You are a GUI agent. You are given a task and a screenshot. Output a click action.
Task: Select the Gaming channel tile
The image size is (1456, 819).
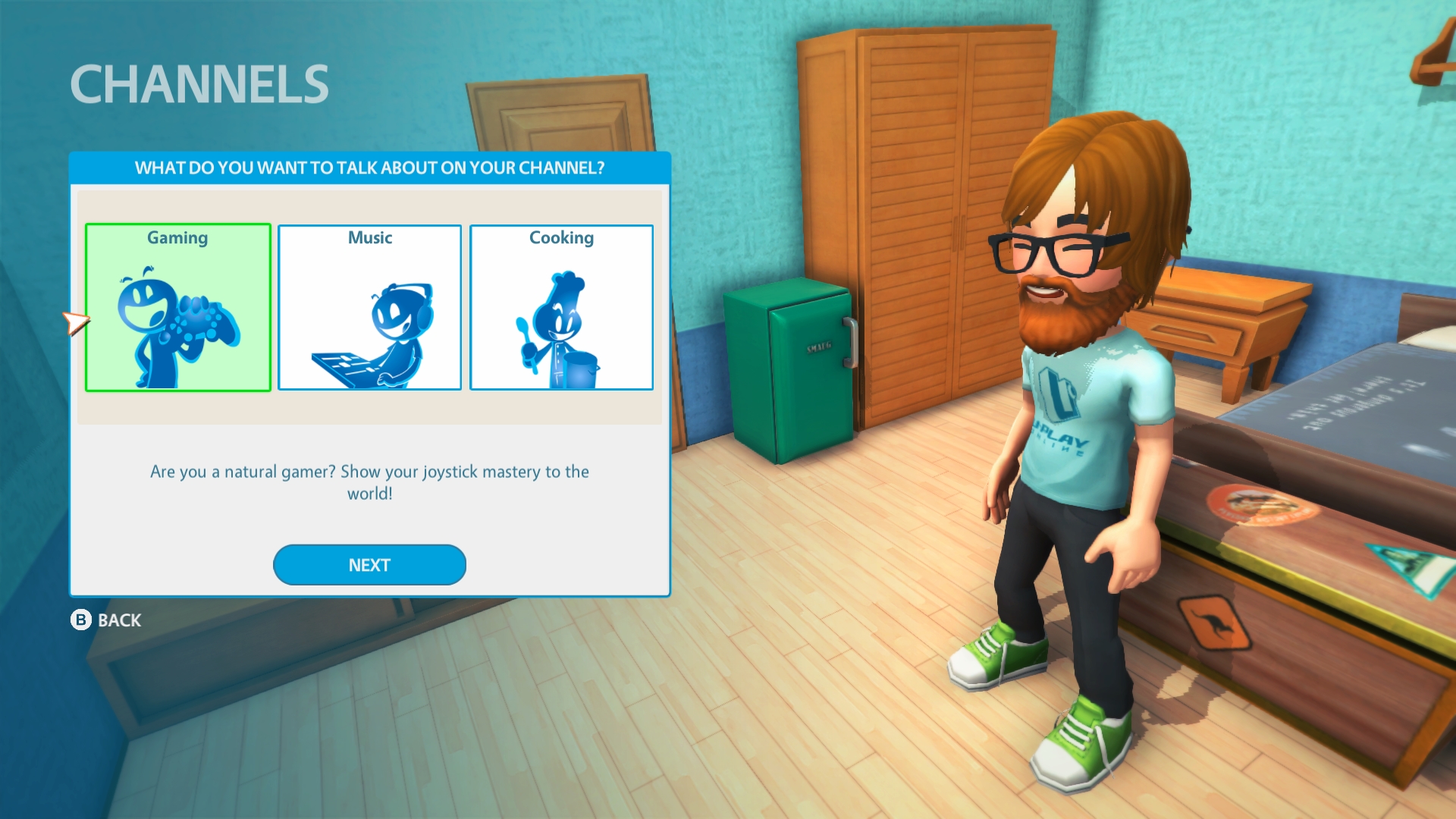178,307
